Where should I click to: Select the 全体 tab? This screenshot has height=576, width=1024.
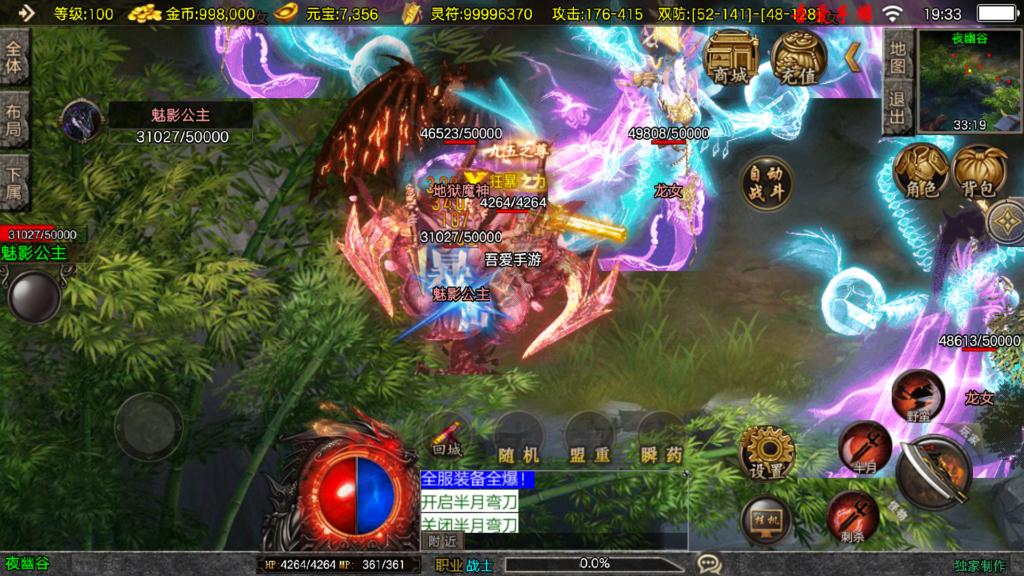[x=14, y=57]
